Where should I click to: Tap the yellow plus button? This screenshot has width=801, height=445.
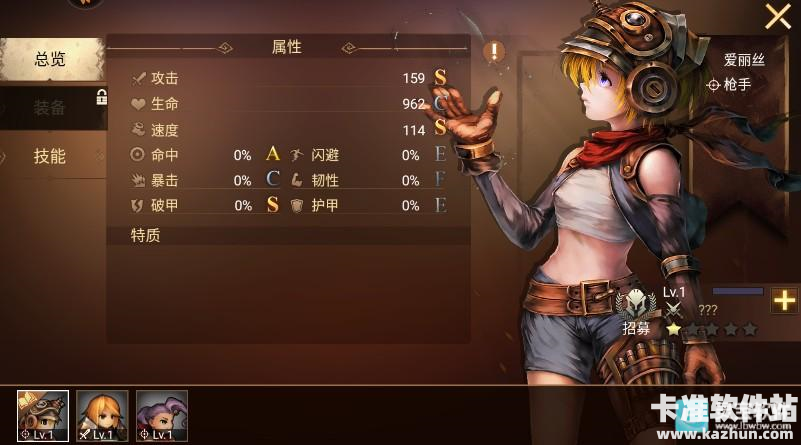pyautogui.click(x=784, y=301)
